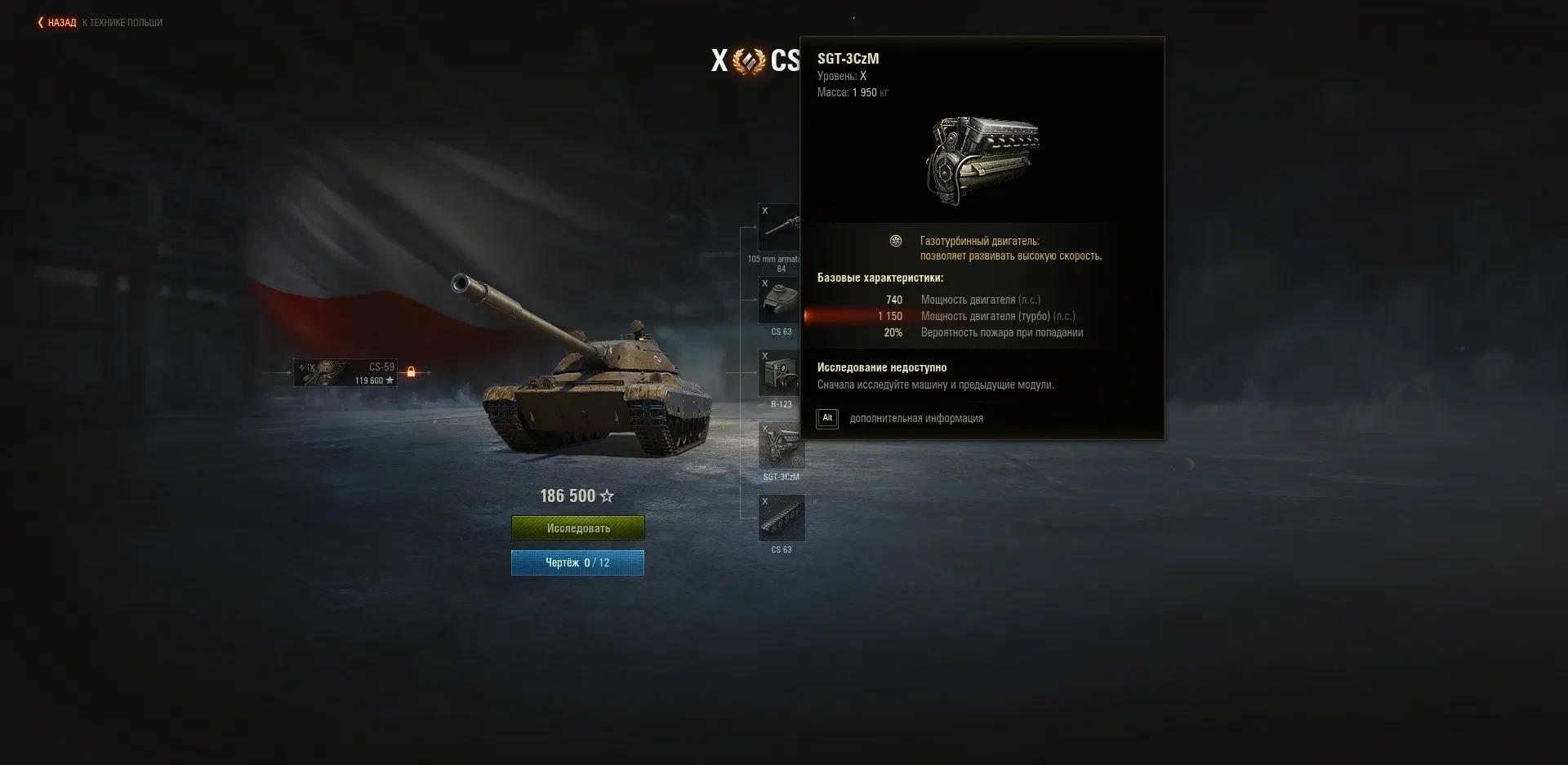The width and height of the screenshot is (1568, 765).
Task: Select the CS 63 tracks module
Action: (782, 518)
